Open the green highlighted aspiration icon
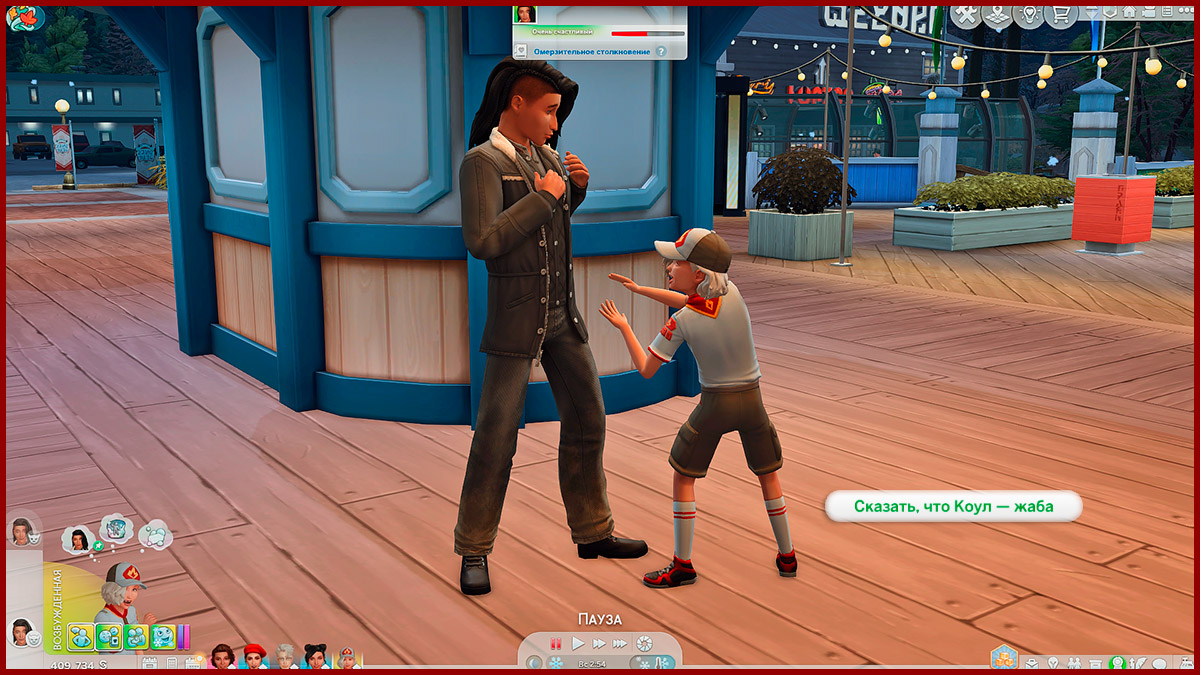 [x=1118, y=663]
